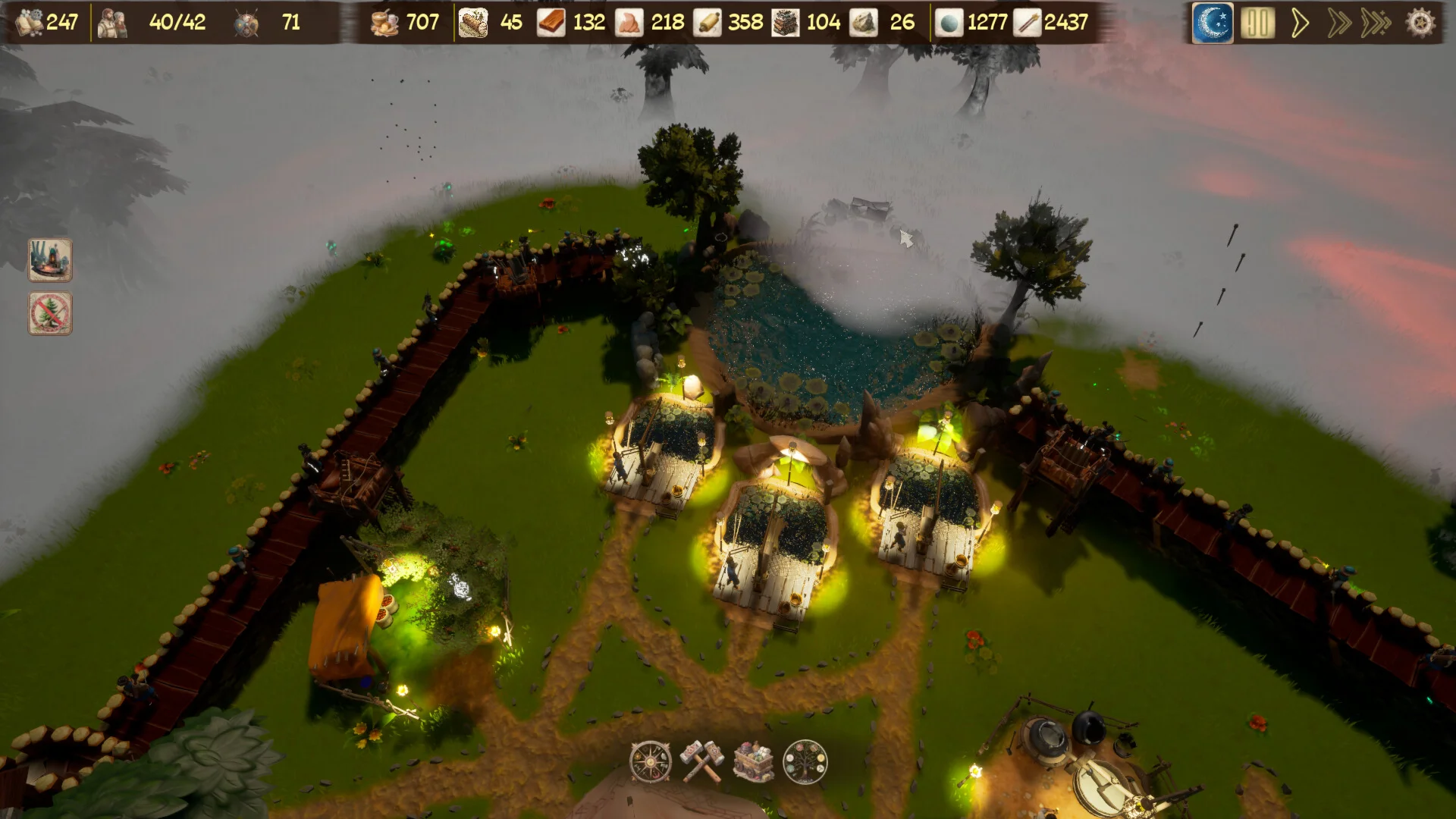The height and width of the screenshot is (819, 1456).
Task: Open settings via the gear icon
Action: click(x=1420, y=23)
